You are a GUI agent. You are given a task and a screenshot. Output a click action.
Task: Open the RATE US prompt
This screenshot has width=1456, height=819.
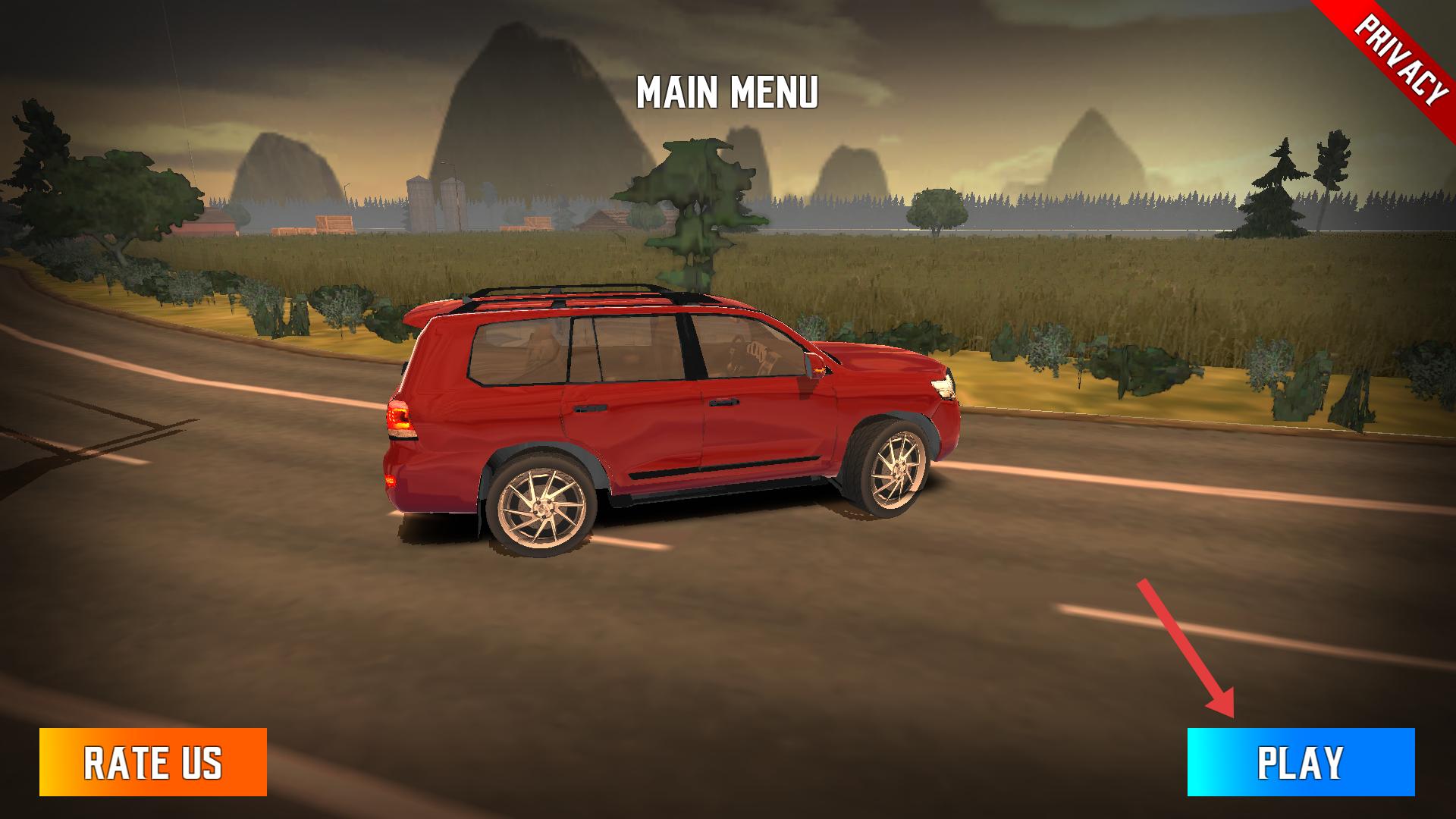point(153,762)
